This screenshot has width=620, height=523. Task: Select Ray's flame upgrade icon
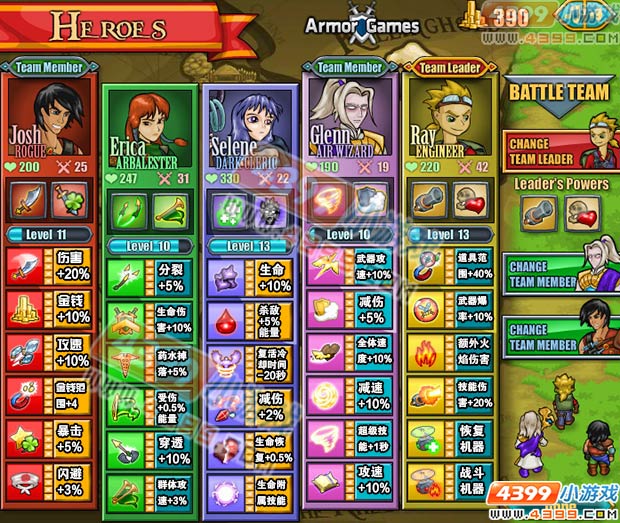[426, 353]
